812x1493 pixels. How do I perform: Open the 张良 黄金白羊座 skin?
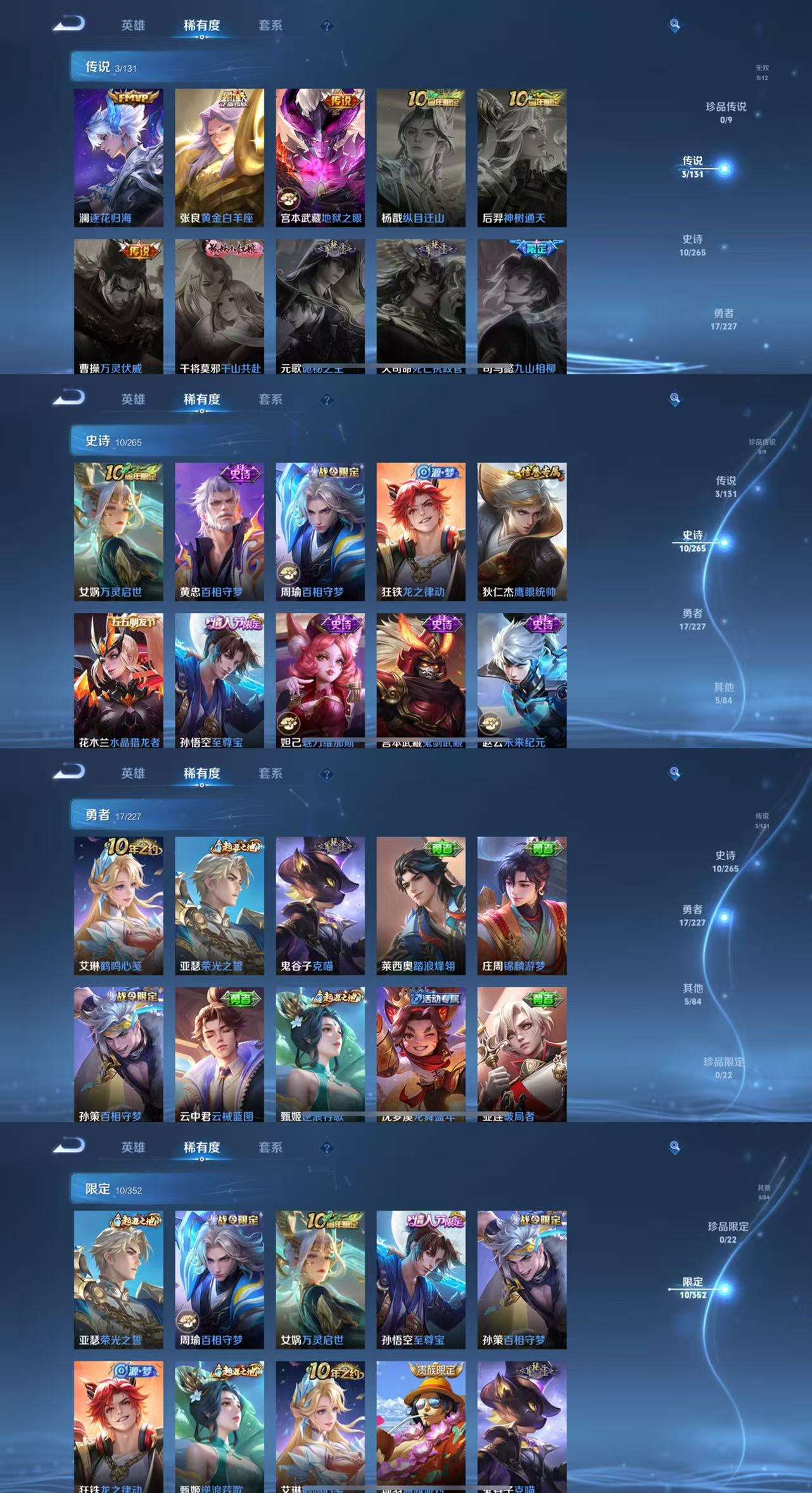pos(219,157)
